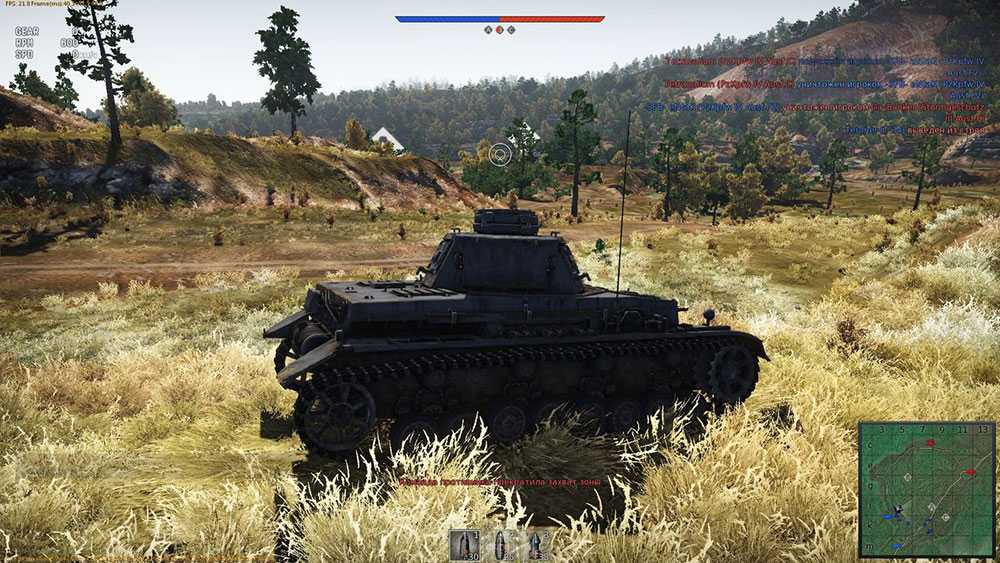The width and height of the screenshot is (1000, 563).
Task: Select the capture point A indicator
Action: [488, 30]
